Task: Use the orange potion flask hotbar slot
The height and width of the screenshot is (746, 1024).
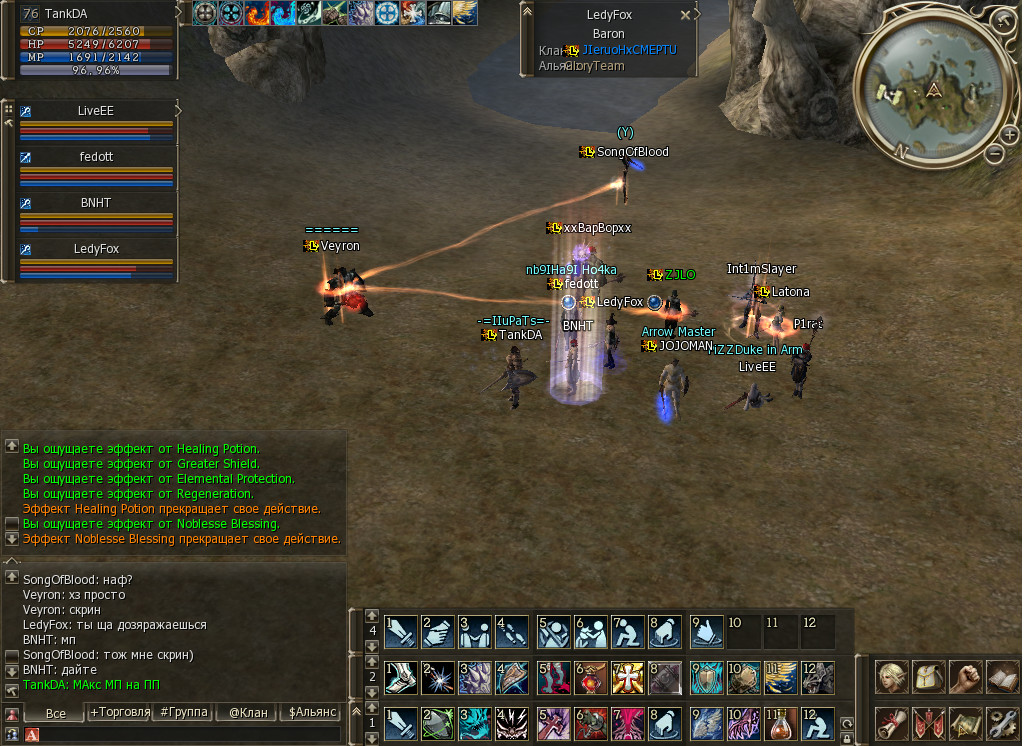Action: [781, 723]
